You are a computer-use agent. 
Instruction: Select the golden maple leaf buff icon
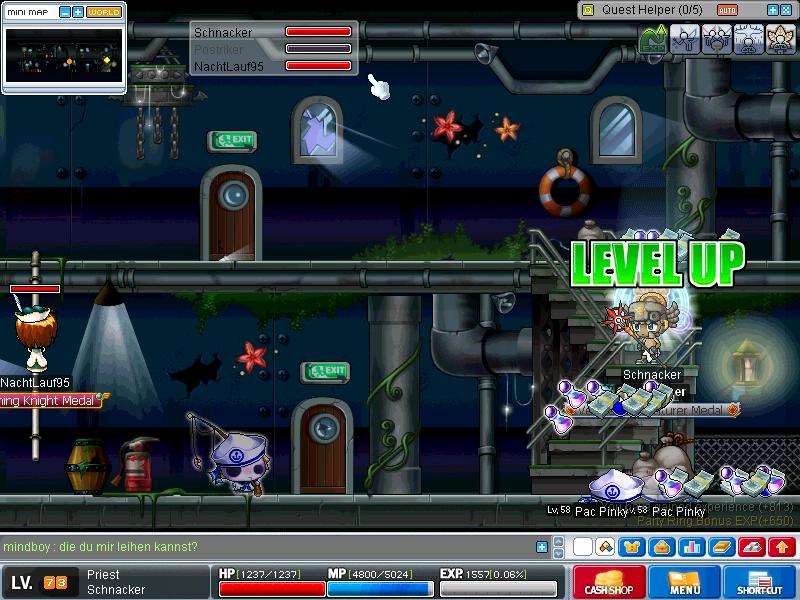[778, 39]
